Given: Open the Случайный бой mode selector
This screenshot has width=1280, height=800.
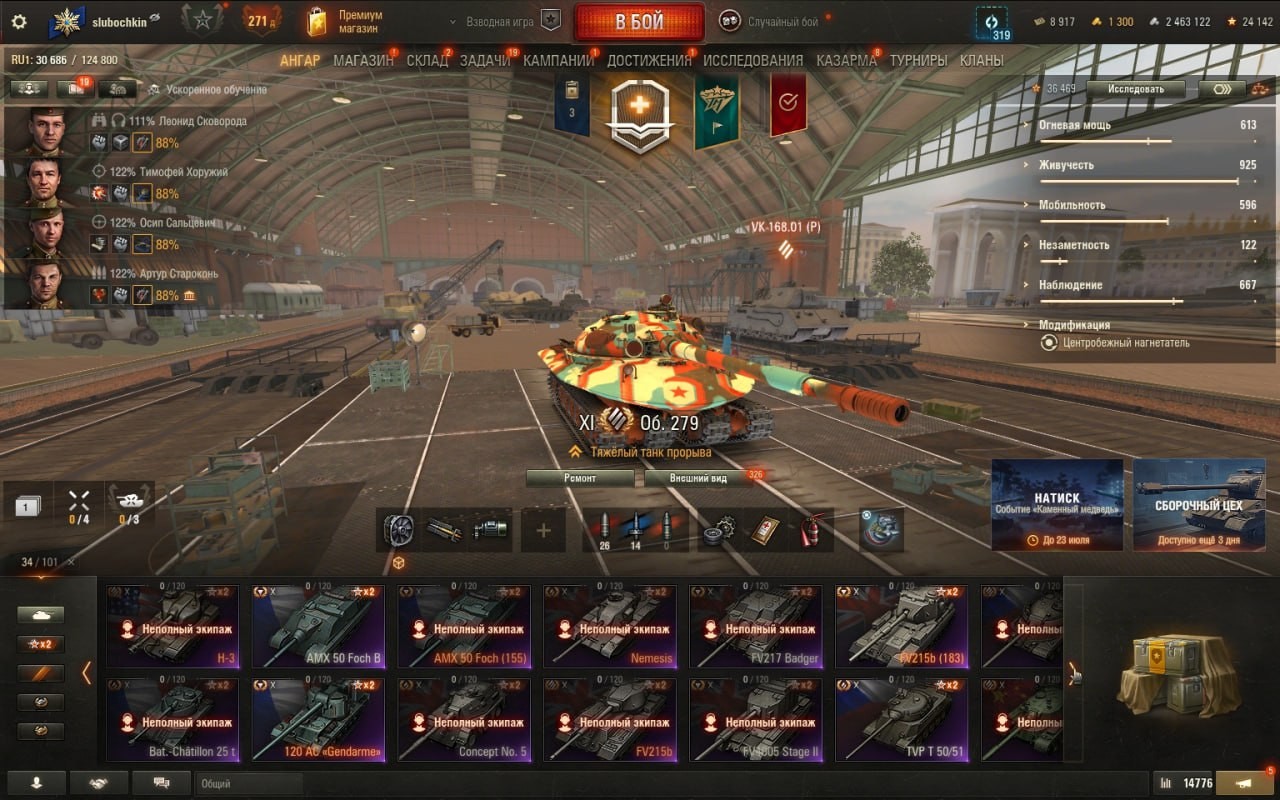Looking at the screenshot, I should click(x=776, y=21).
